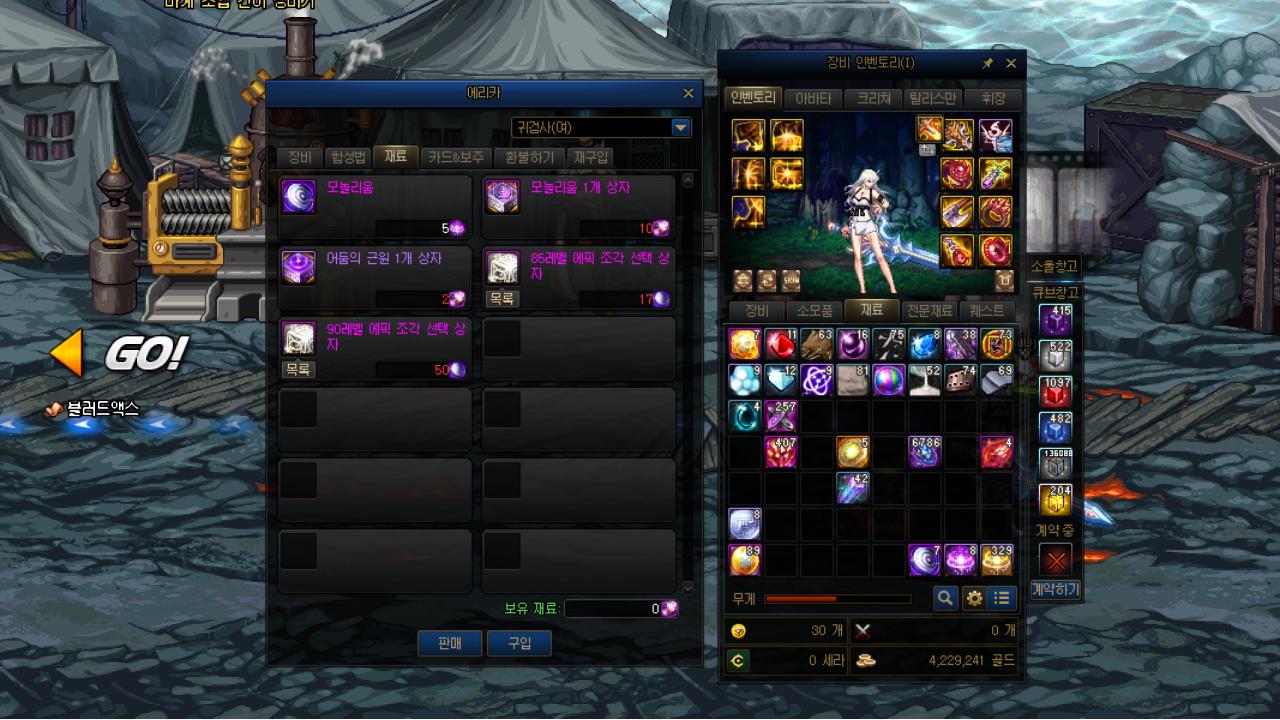Switch to the 카드&보주 shop tab
Viewport: 1280px width, 720px height.
pos(455,157)
